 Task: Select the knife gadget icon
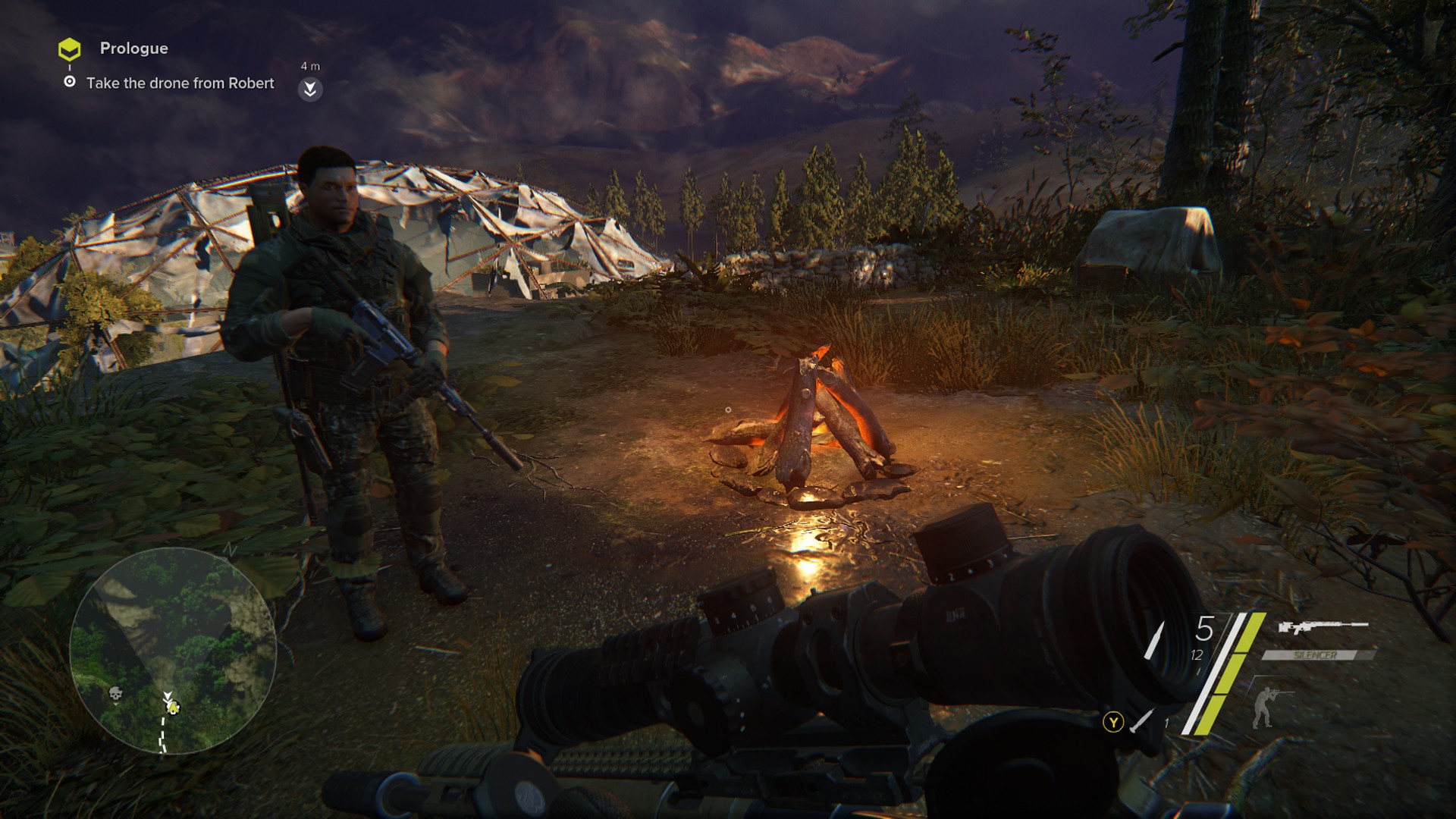[1141, 721]
